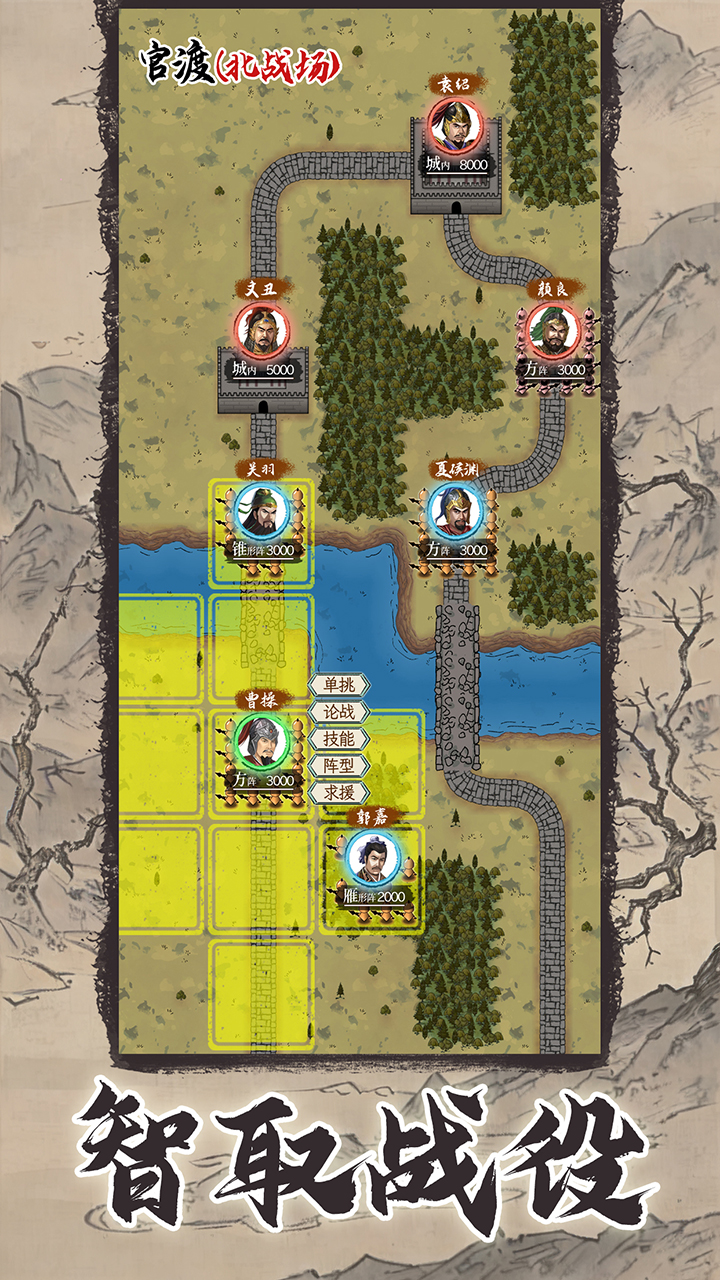Image resolution: width=720 pixels, height=1280 pixels.
Task: Target enemy general 文丑 in the city
Action: click(x=261, y=330)
